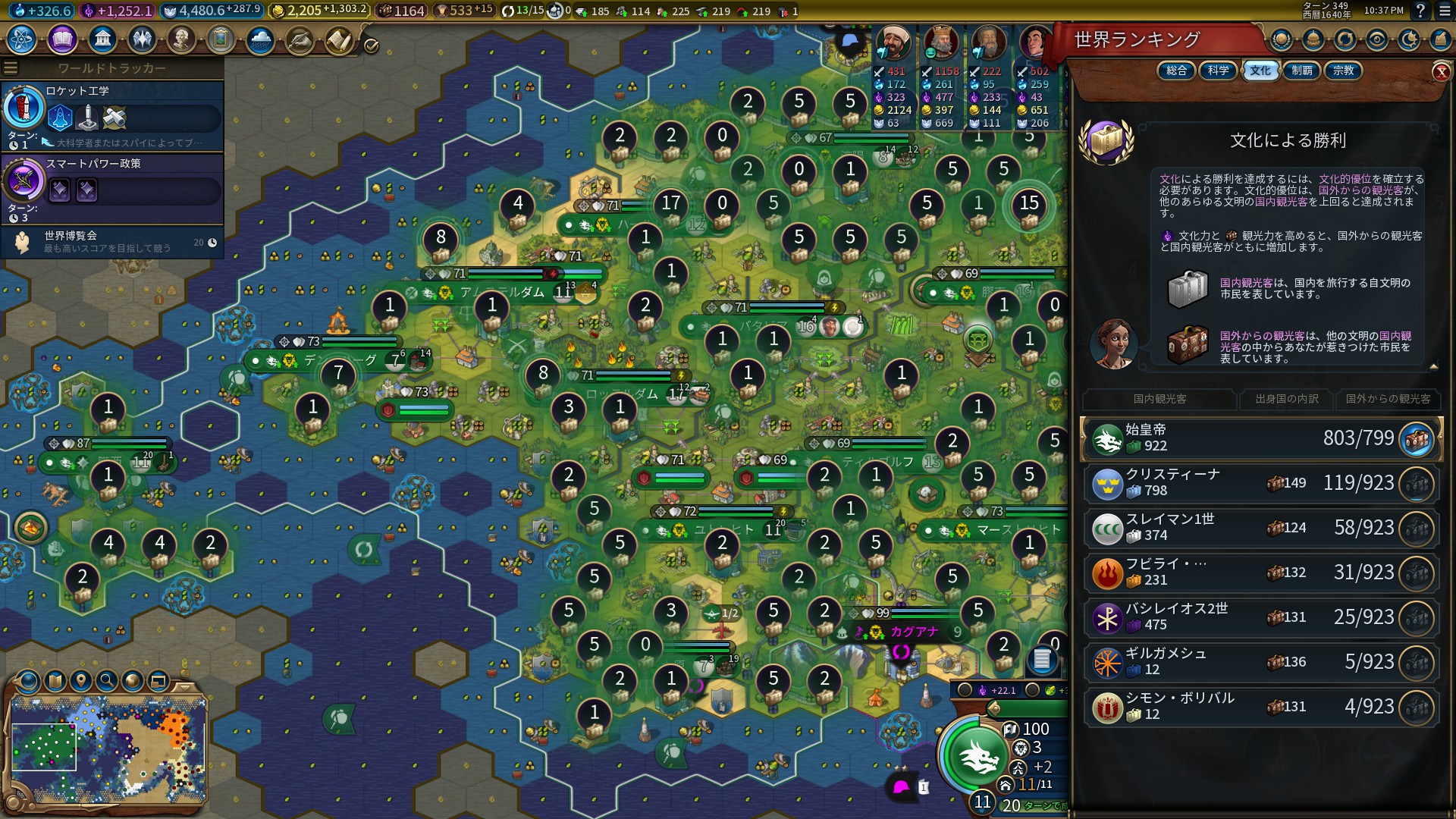The height and width of the screenshot is (819, 1456).
Task: Select クリスティーナ's row in the tourism list
Action: pos(1260,483)
